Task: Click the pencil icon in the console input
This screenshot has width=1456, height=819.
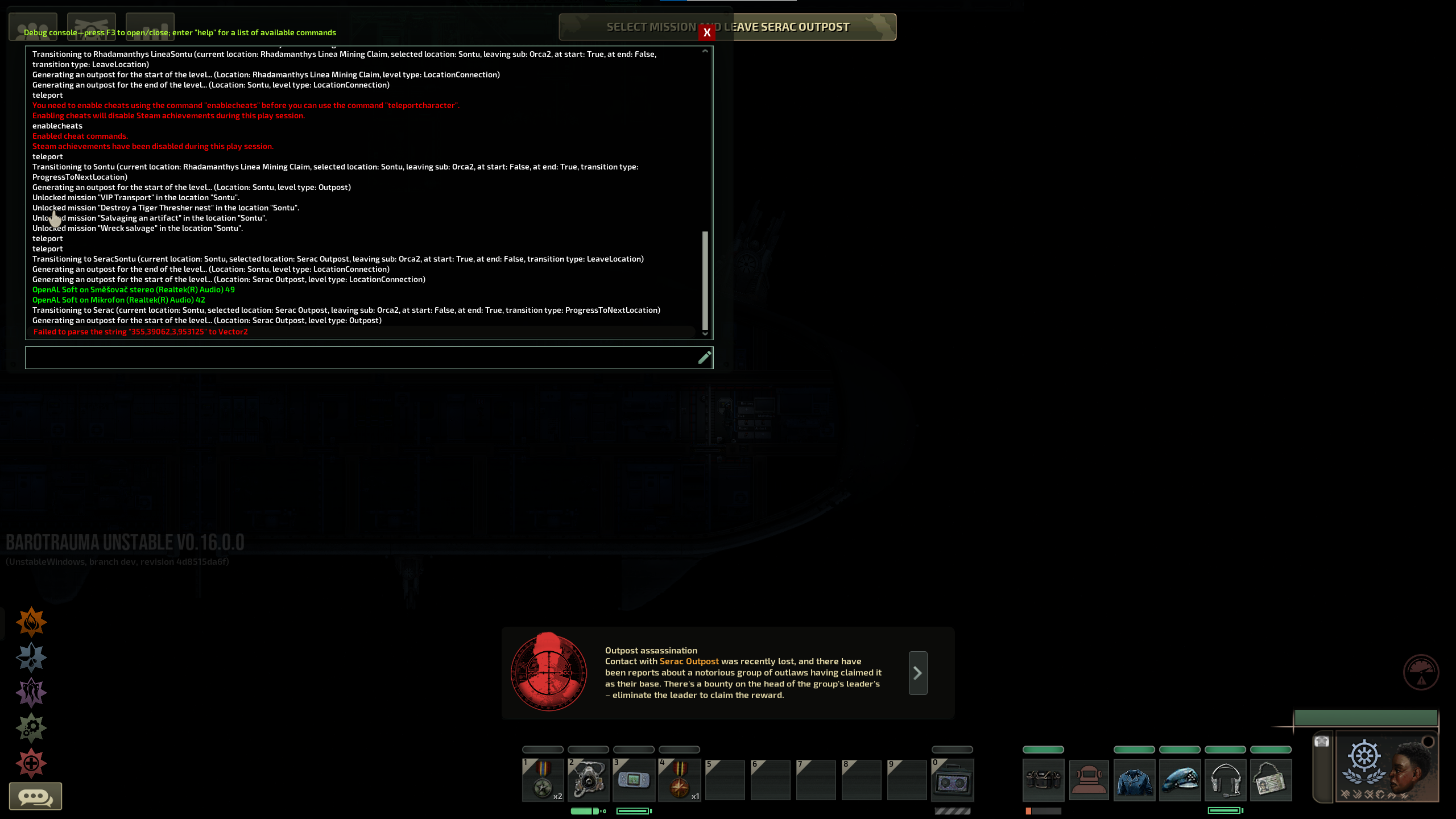Action: click(704, 358)
